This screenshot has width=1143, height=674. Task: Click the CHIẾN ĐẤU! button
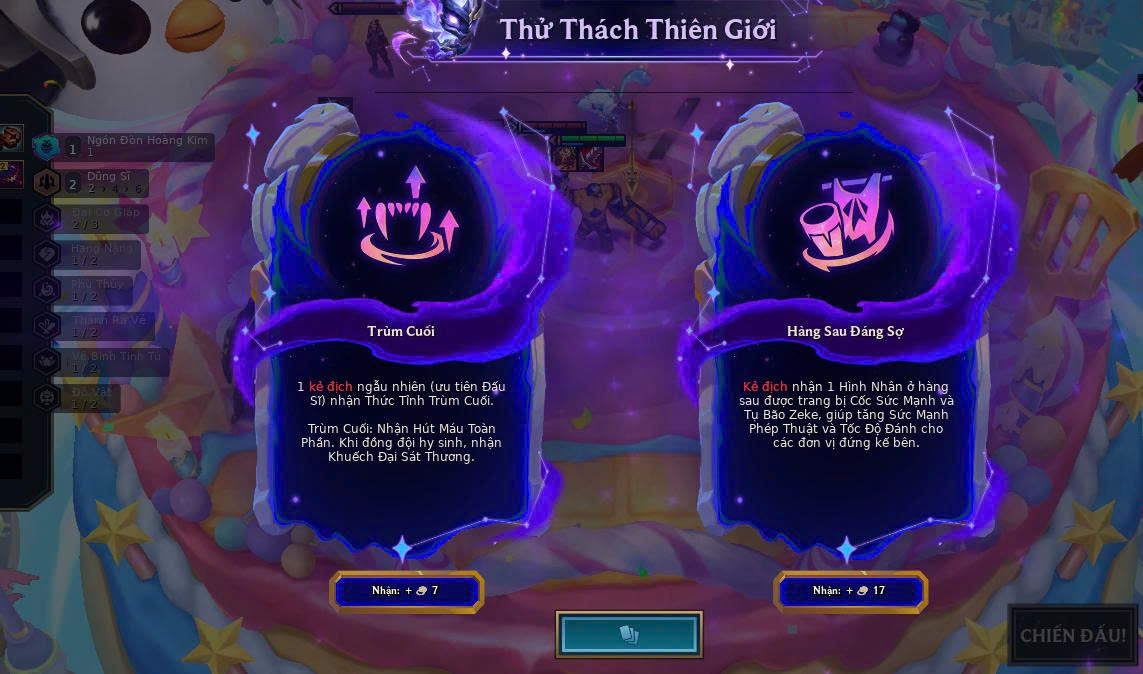click(x=1073, y=635)
